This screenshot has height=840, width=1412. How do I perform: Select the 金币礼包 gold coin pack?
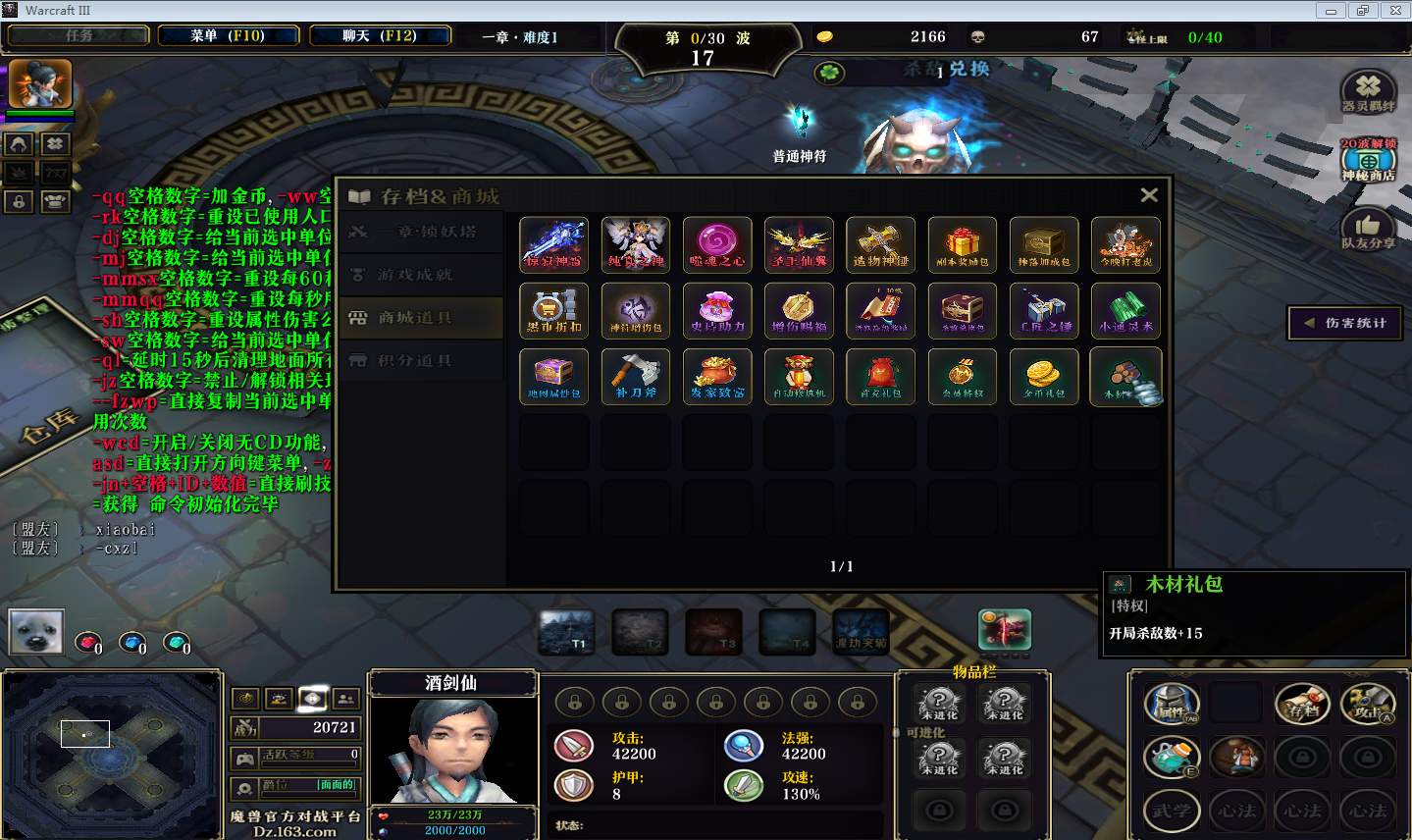click(1044, 376)
